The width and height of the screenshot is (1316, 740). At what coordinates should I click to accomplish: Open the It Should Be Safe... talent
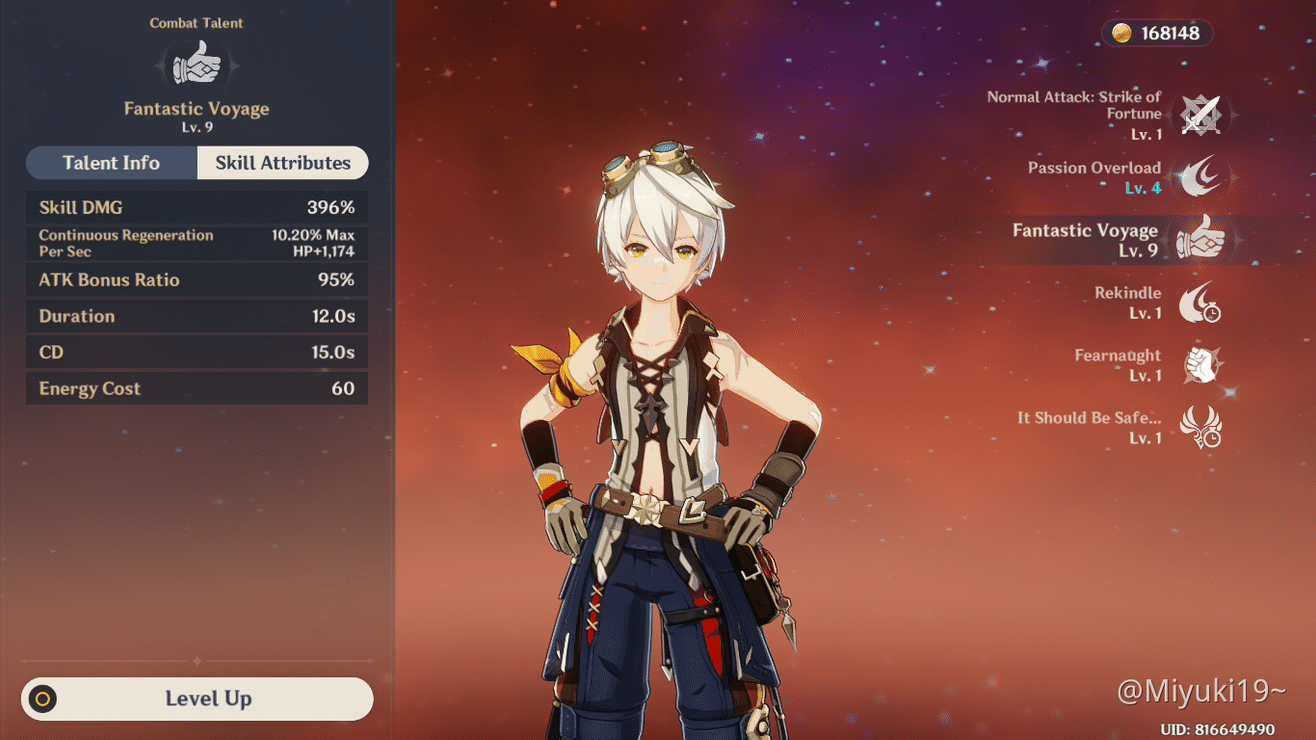click(x=1200, y=427)
